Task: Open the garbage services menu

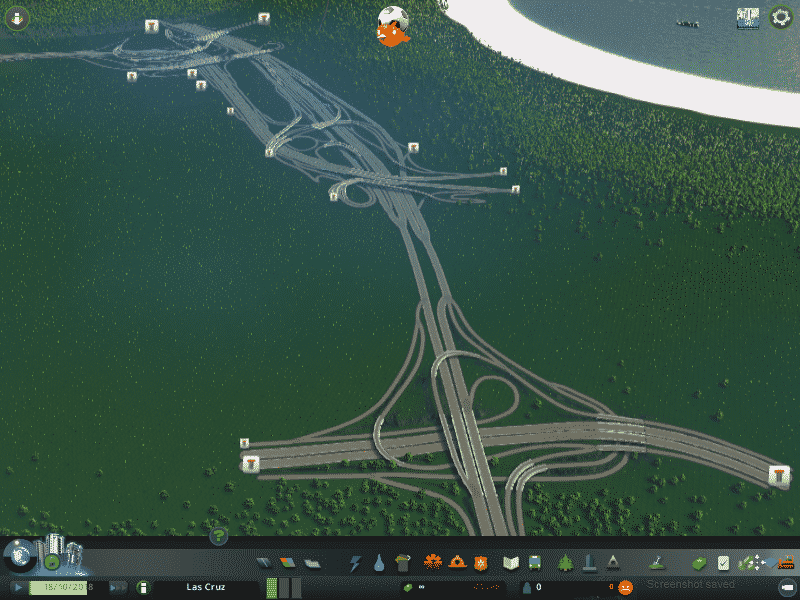Action: [402, 563]
